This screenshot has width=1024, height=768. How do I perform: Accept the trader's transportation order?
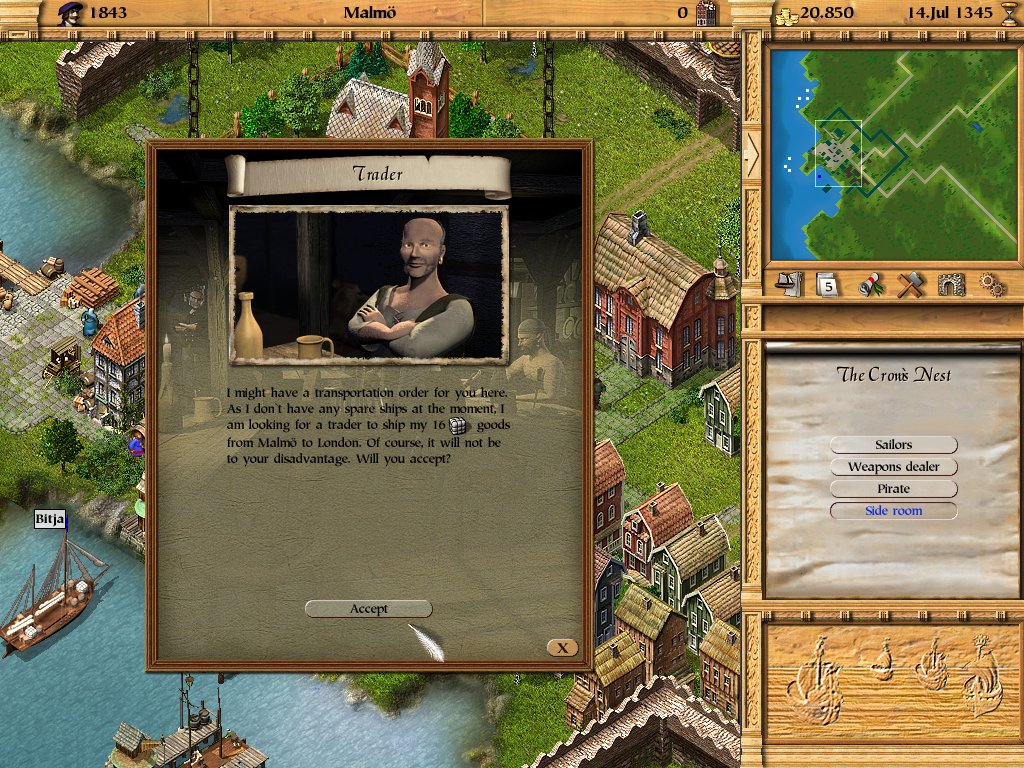(368, 608)
